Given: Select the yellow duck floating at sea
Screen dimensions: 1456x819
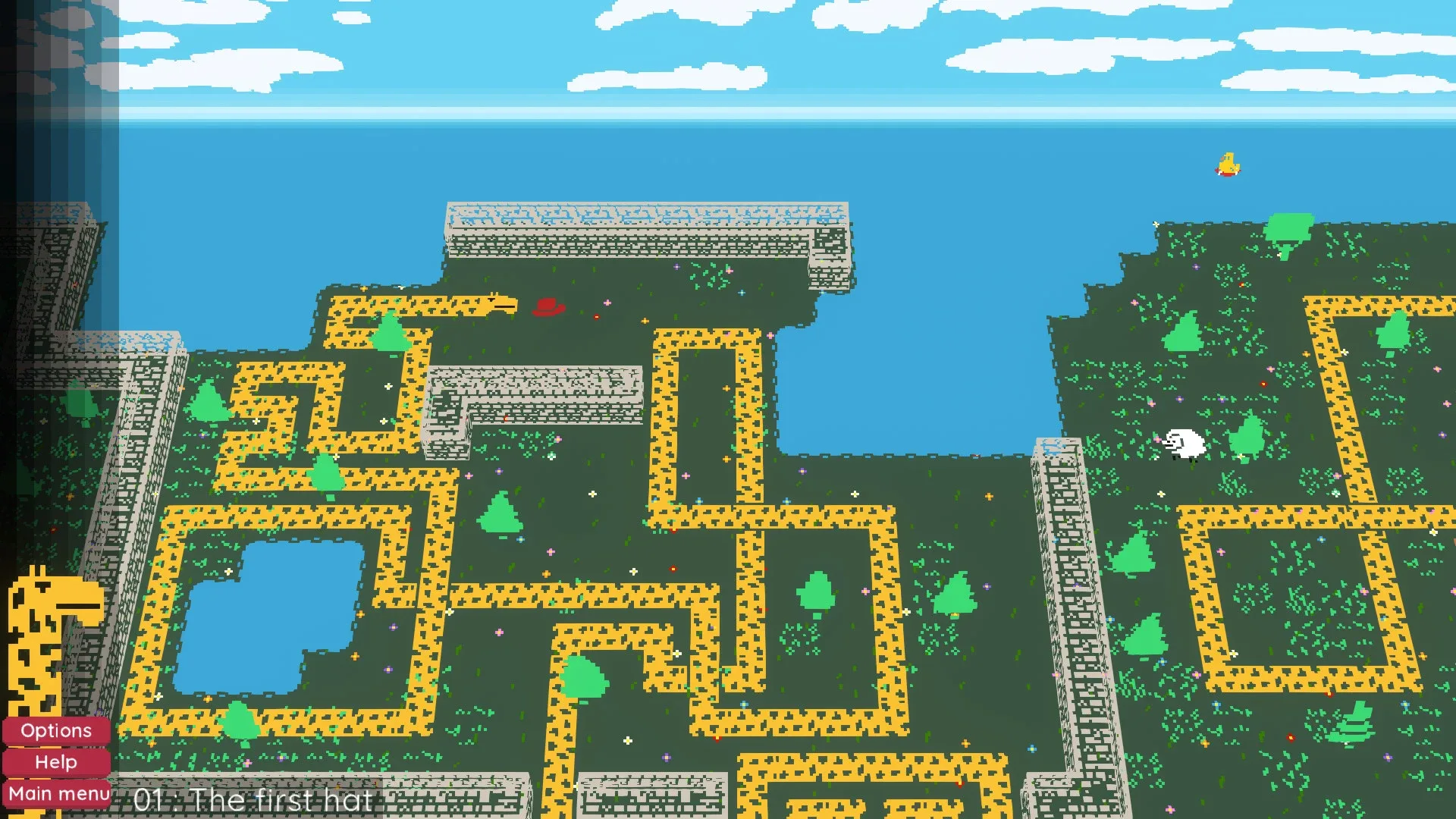Looking at the screenshot, I should (x=1227, y=165).
